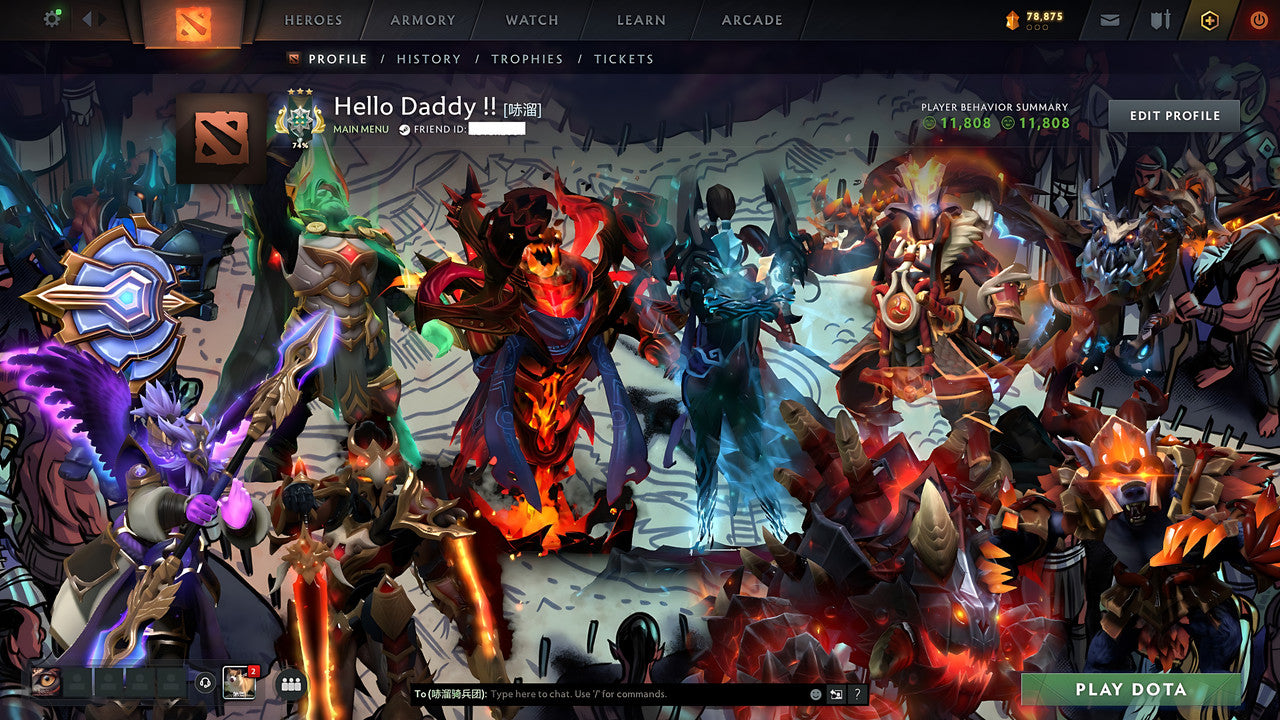
Task: Open the HEROES menu
Action: pos(314,20)
